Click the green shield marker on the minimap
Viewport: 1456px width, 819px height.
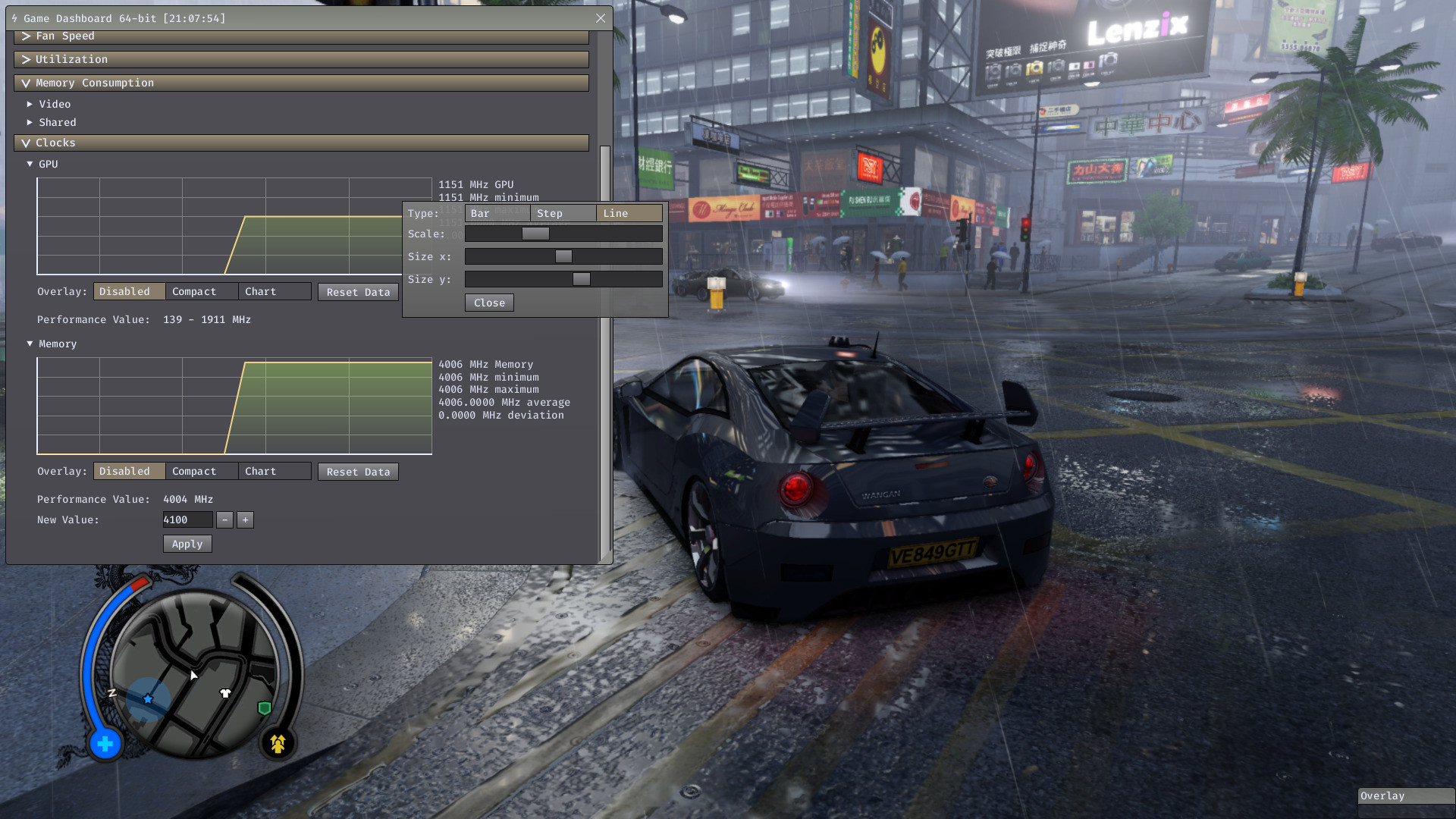pos(263,708)
